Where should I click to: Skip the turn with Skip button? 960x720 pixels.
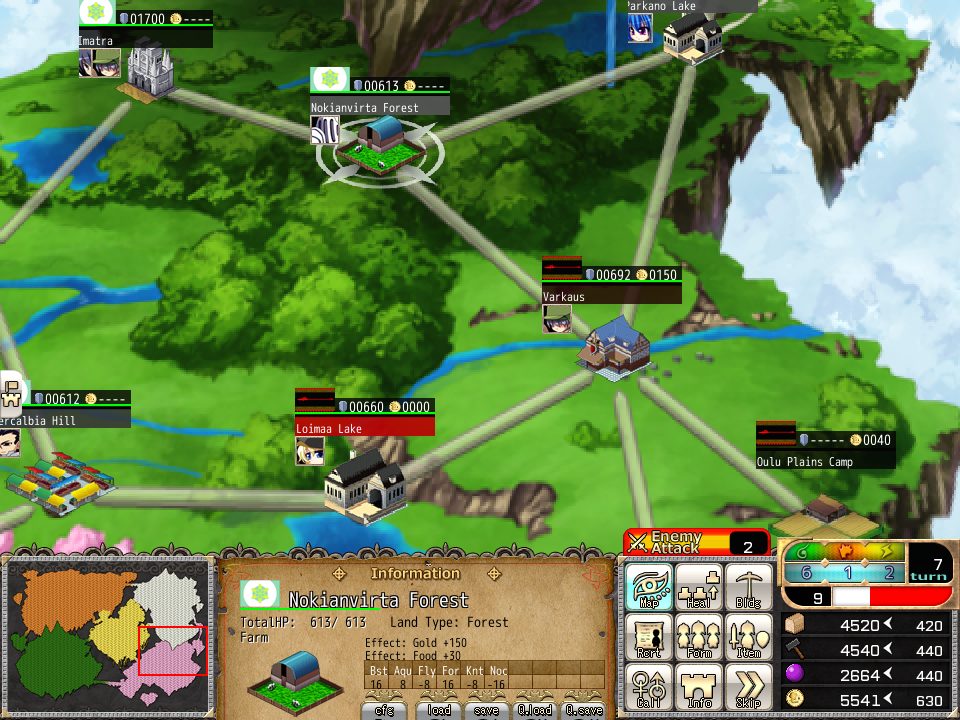749,688
